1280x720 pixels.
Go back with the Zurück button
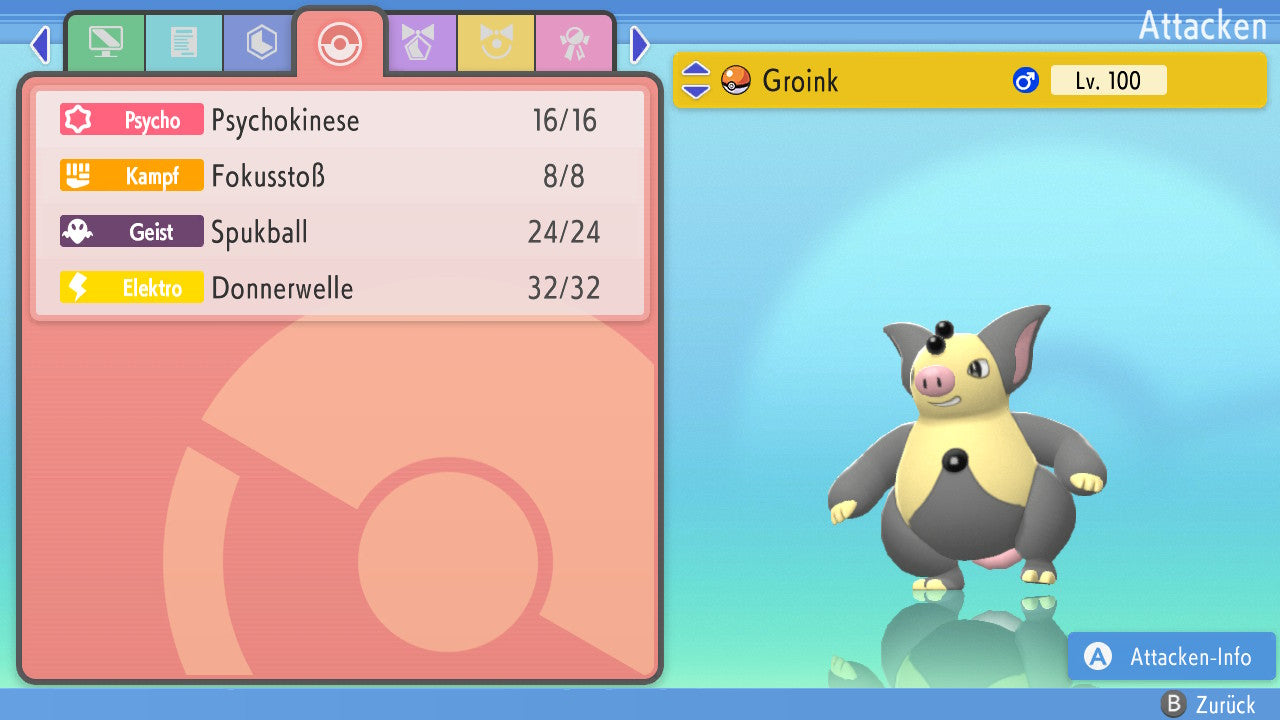click(1209, 705)
